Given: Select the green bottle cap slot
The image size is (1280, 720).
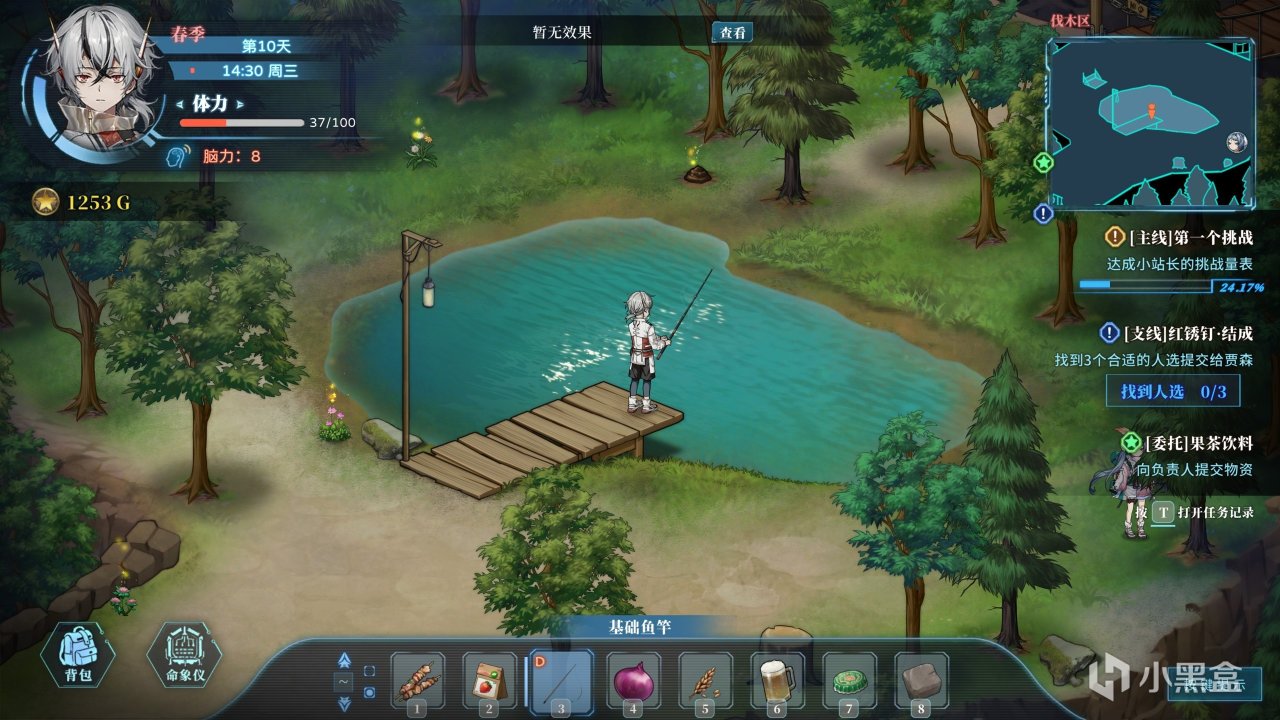Looking at the screenshot, I should (x=849, y=681).
